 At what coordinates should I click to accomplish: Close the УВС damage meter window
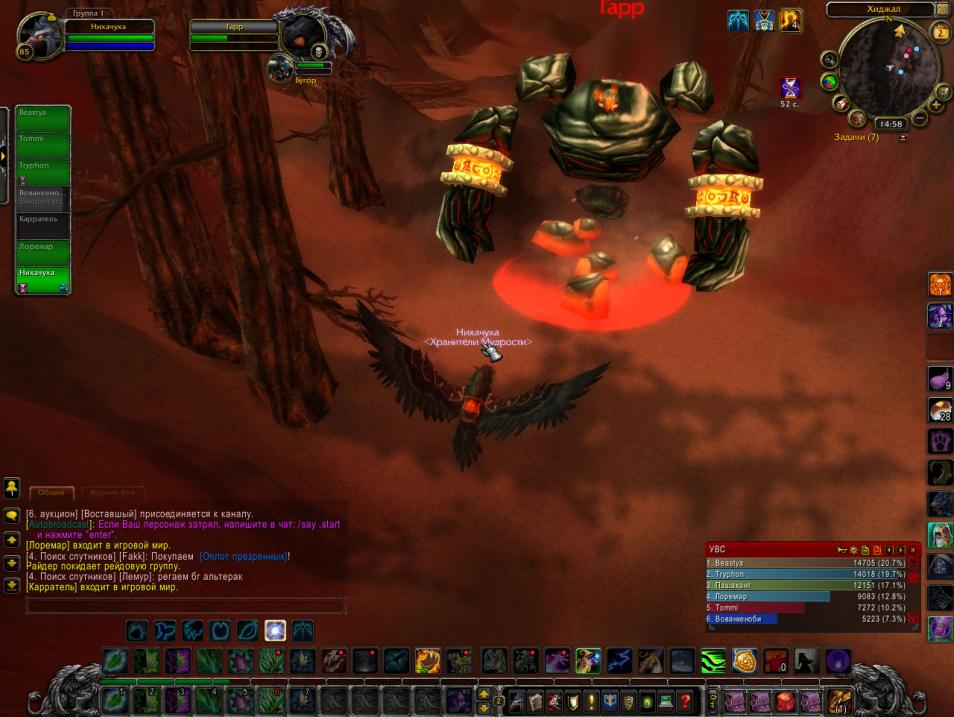click(912, 550)
